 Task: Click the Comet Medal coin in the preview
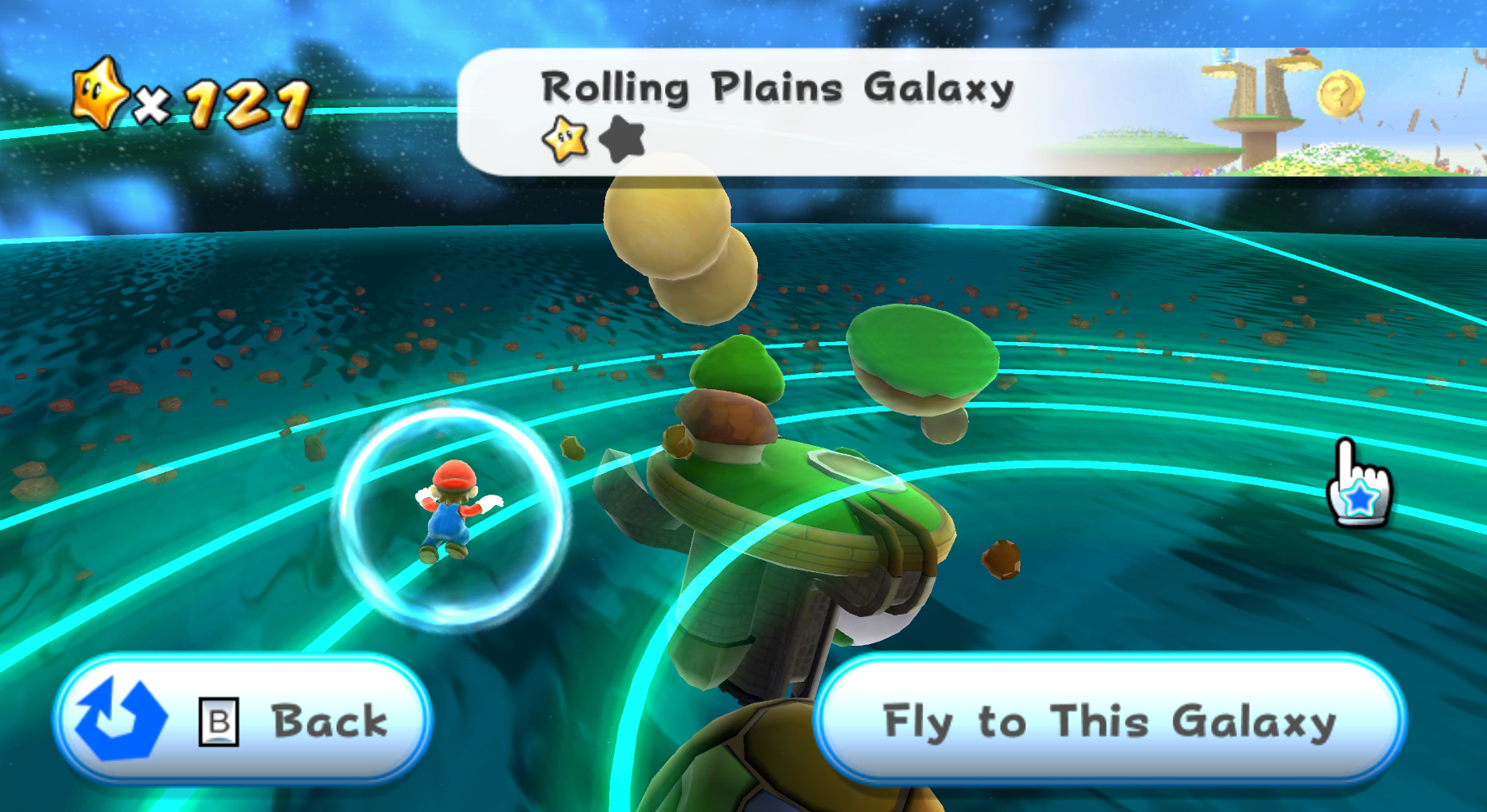point(1341,94)
